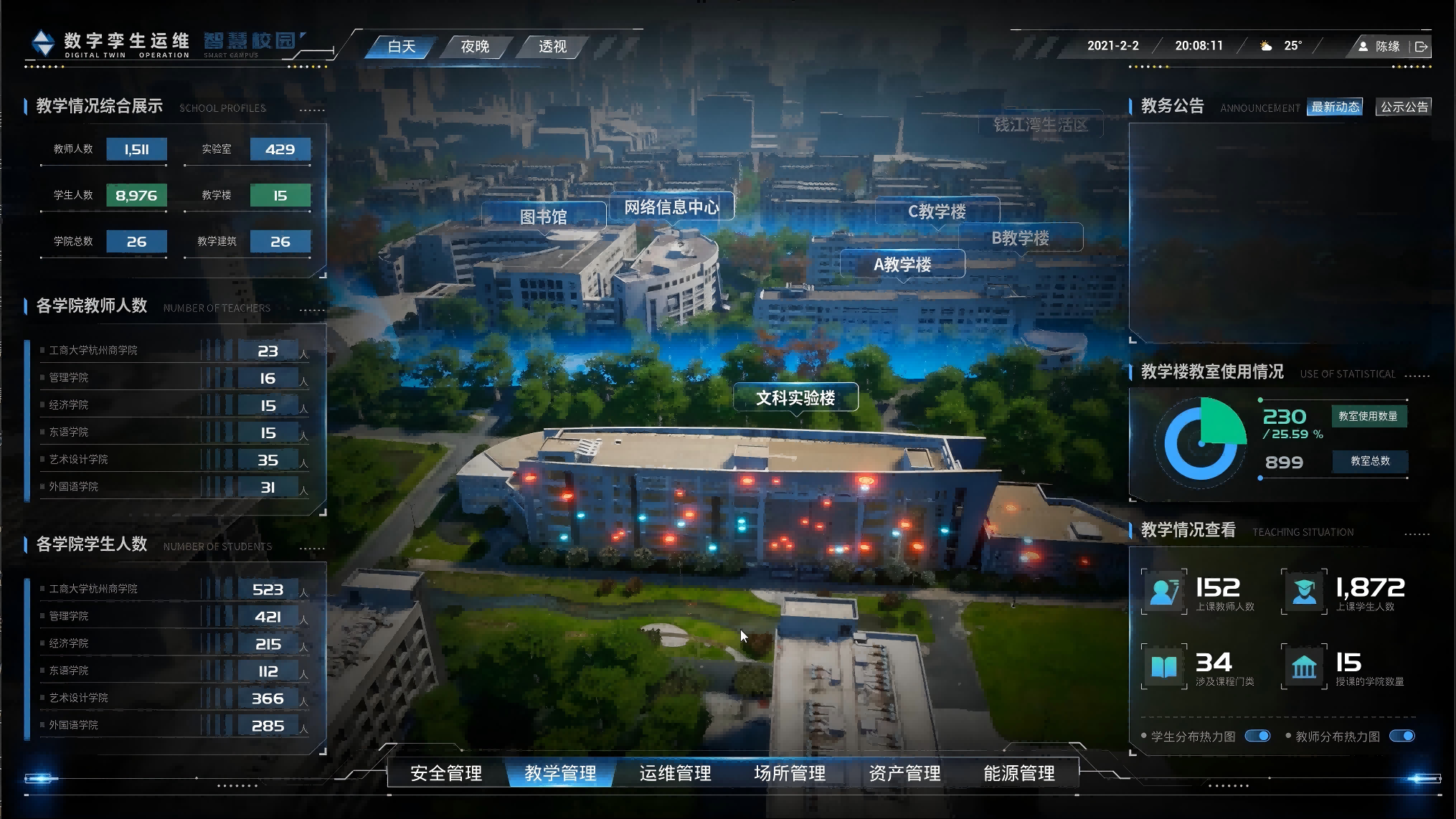The image size is (1456, 819).
Task: Select the 图书馆 building label
Action: (x=543, y=217)
